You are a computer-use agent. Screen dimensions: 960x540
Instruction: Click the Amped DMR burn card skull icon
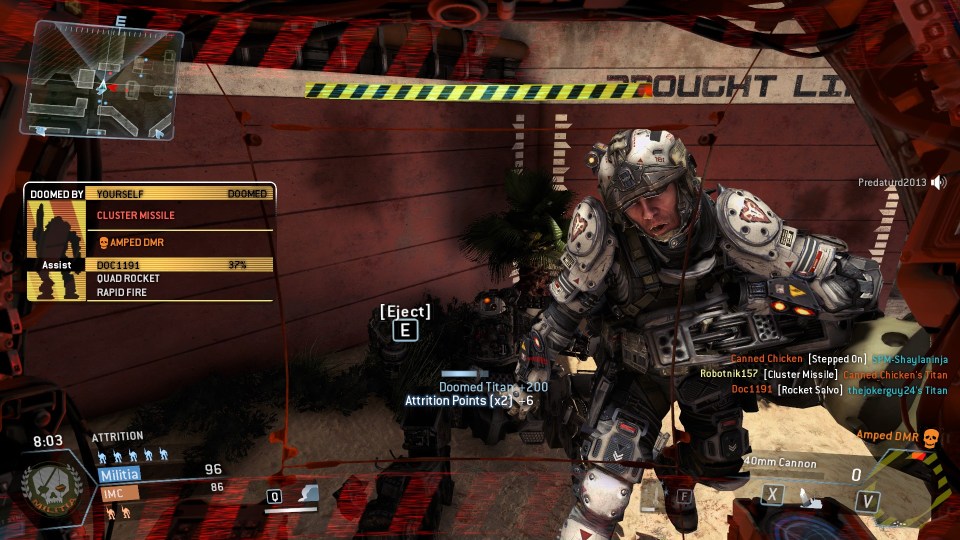coord(929,437)
